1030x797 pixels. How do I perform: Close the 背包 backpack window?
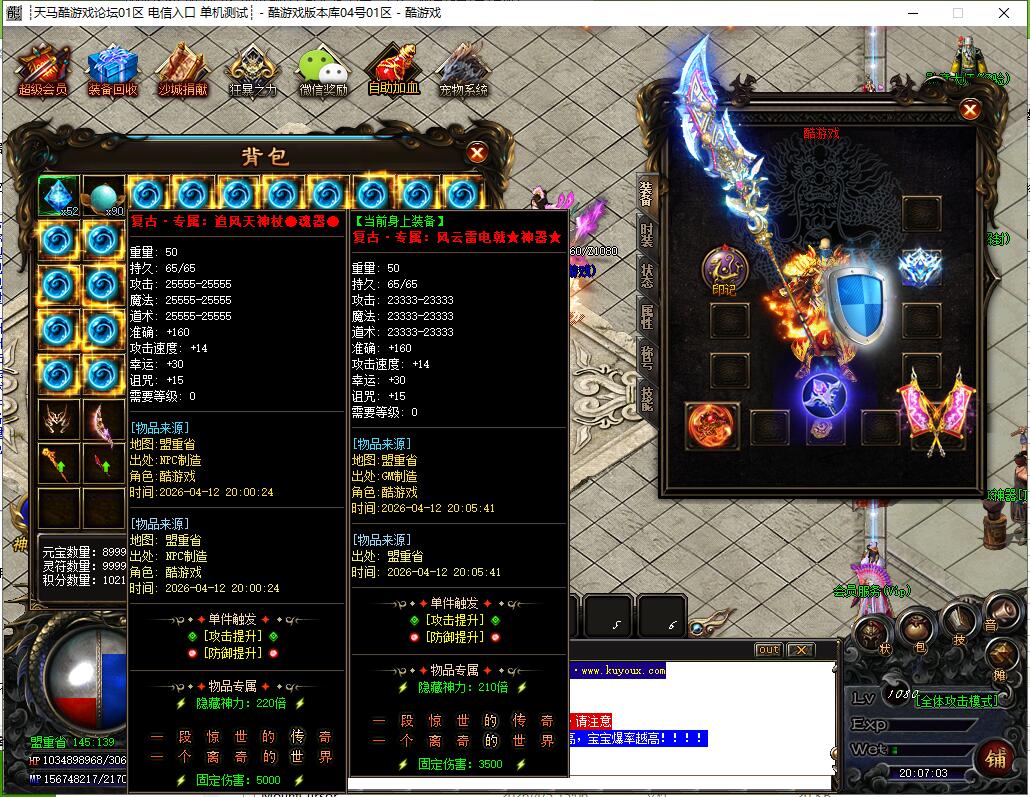478,153
